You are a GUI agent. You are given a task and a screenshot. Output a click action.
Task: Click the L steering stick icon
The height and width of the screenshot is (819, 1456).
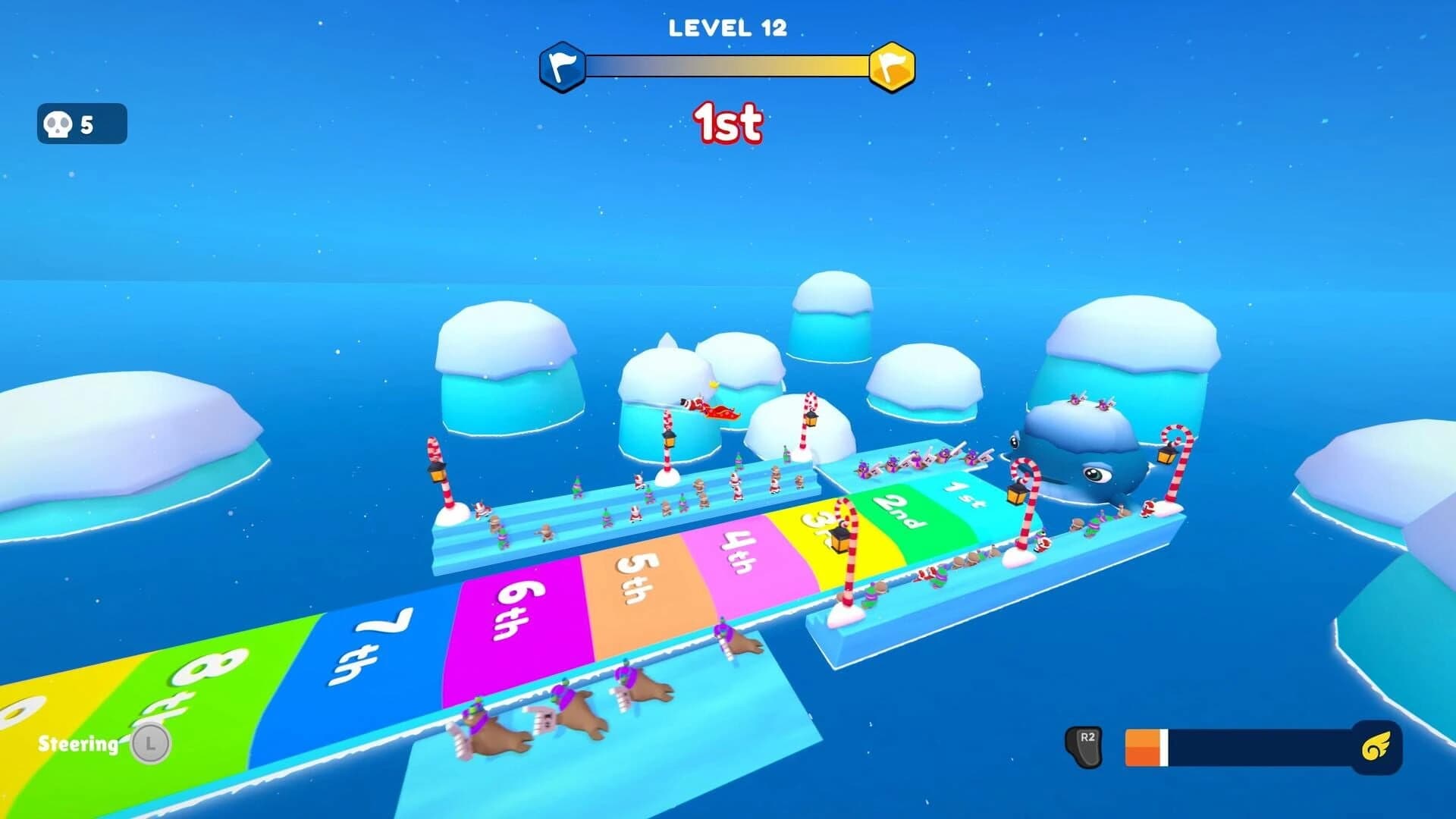(150, 744)
